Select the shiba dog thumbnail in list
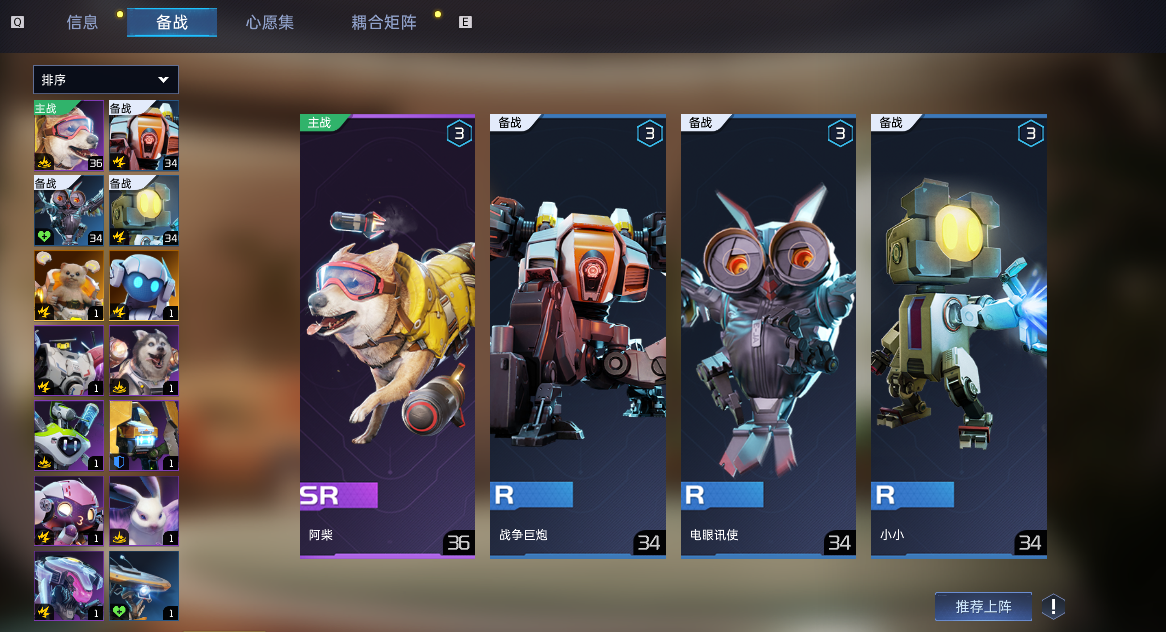The image size is (1166, 632). tap(69, 135)
